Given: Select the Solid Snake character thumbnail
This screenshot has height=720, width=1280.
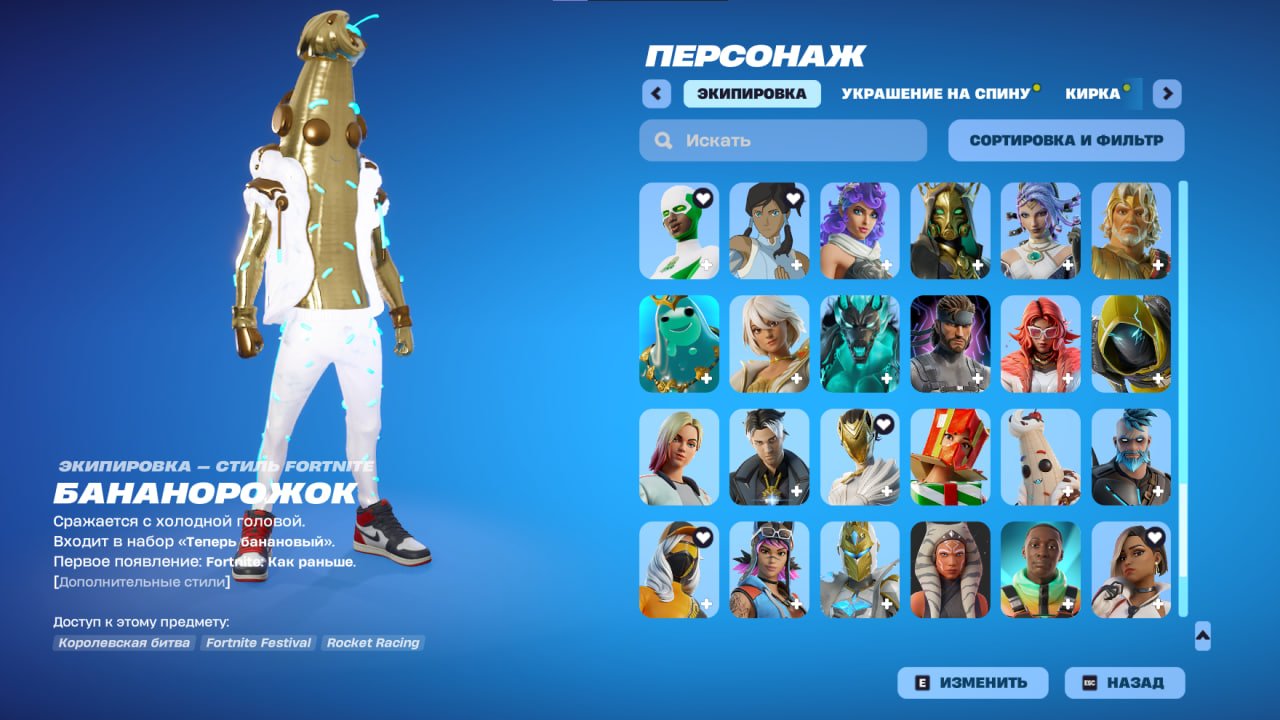Looking at the screenshot, I should [x=950, y=340].
